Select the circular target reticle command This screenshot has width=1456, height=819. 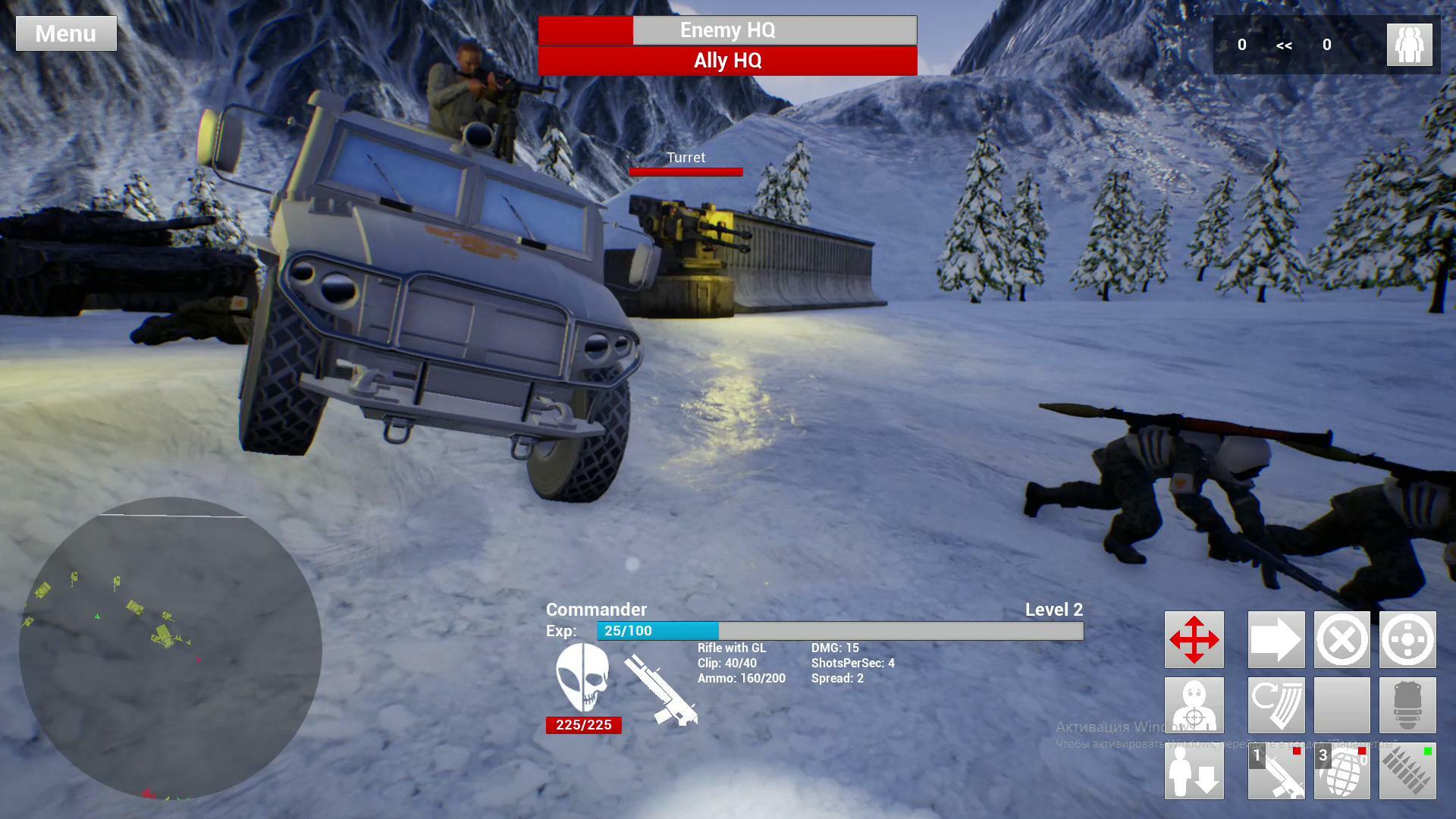click(x=1407, y=639)
